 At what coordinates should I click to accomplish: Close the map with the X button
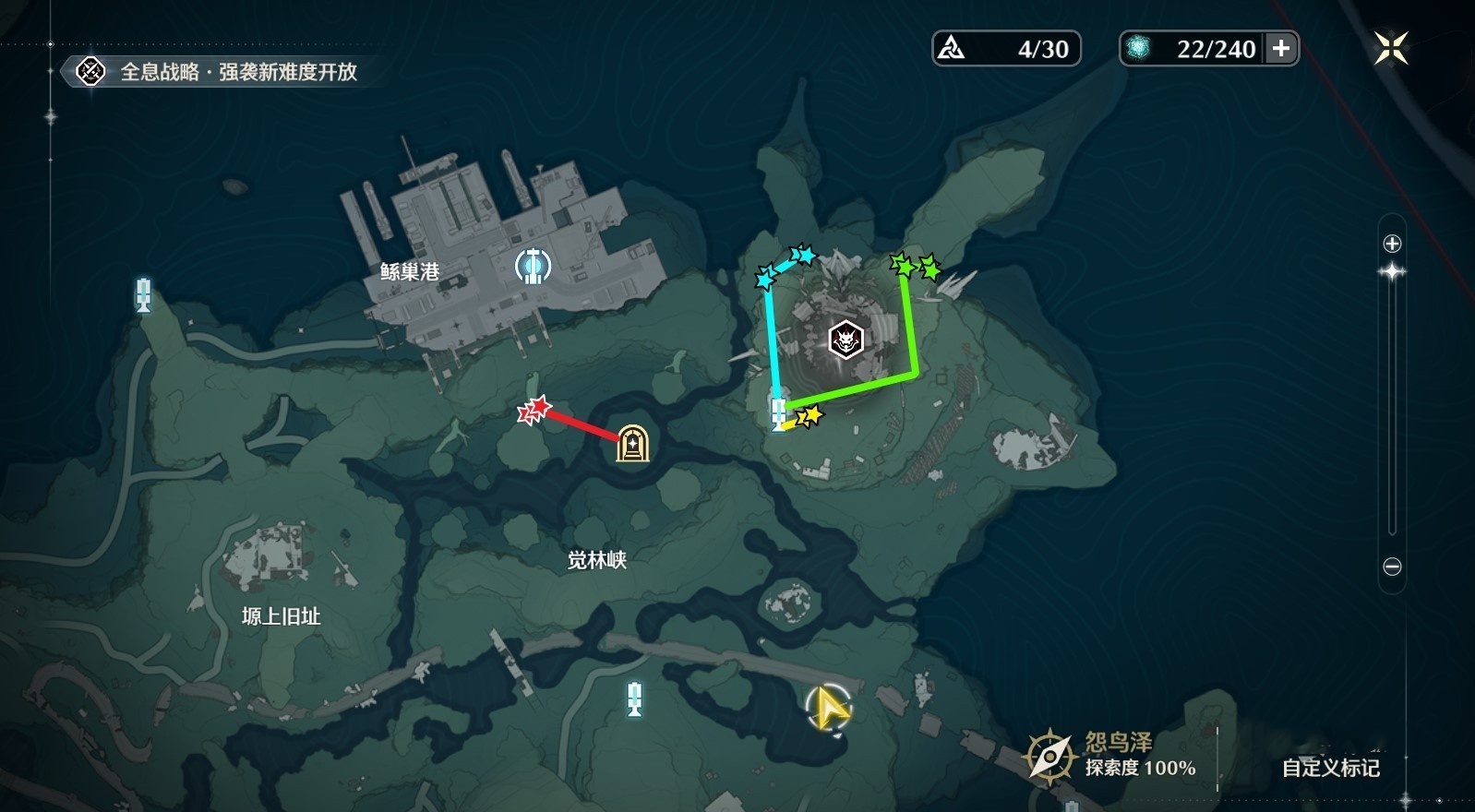point(1390,48)
